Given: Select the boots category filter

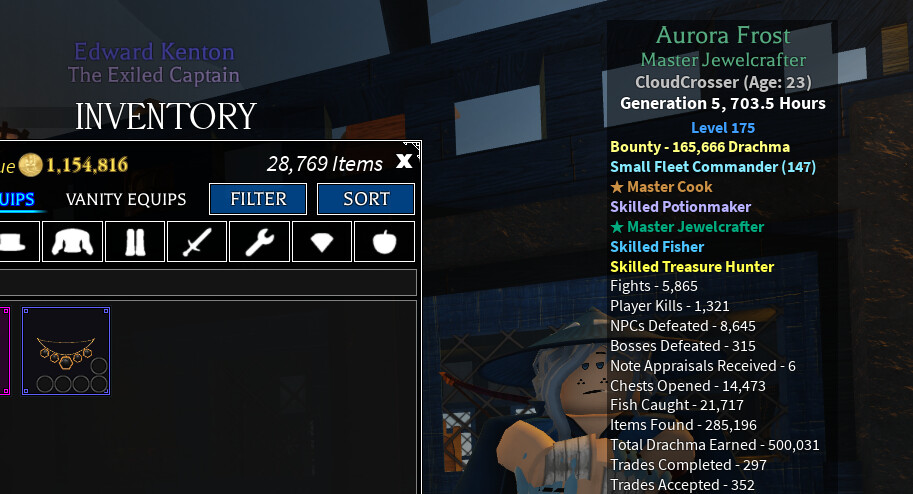Looking at the screenshot, I should [135, 241].
